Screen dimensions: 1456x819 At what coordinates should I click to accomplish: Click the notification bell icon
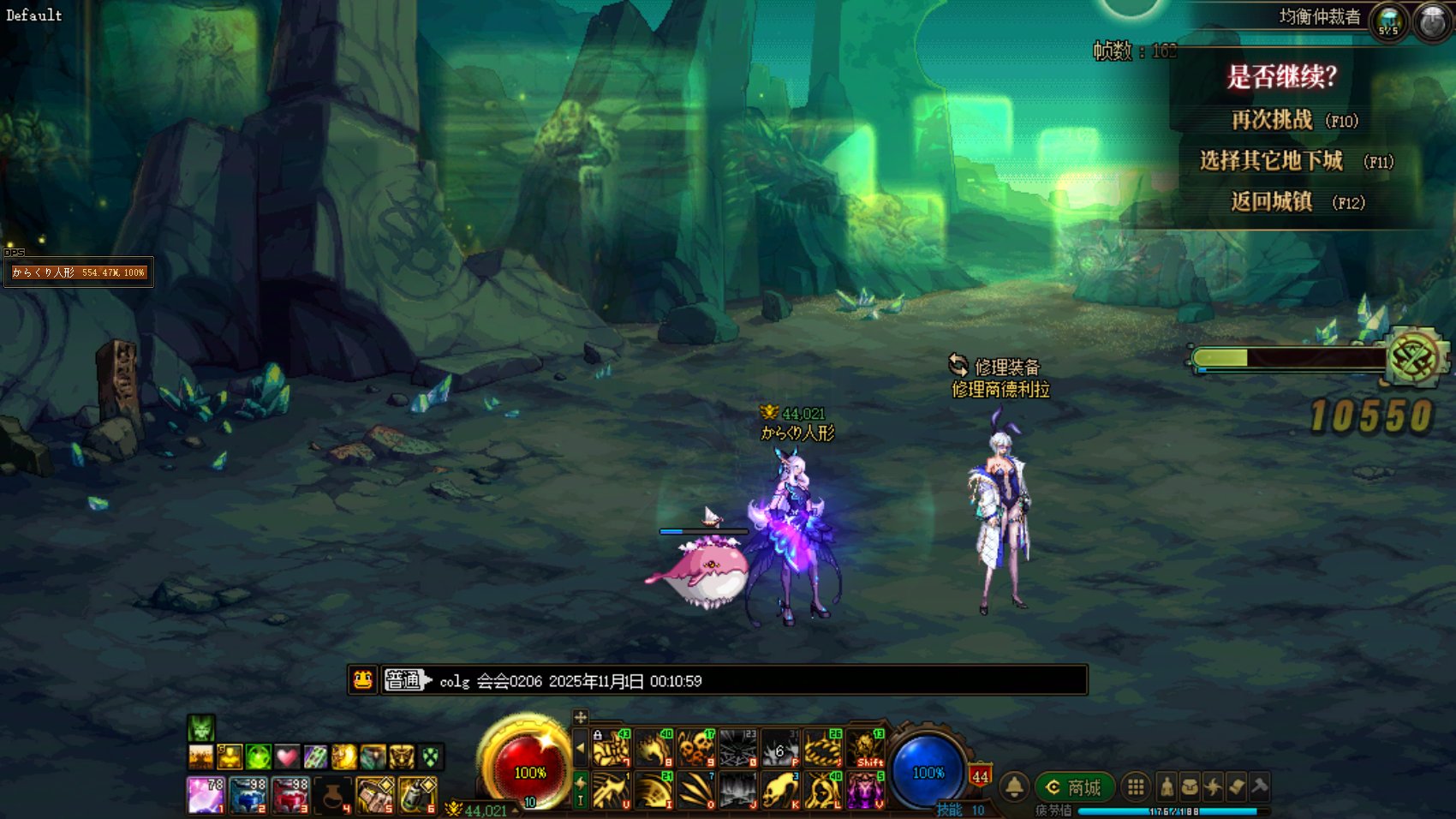(x=1014, y=786)
